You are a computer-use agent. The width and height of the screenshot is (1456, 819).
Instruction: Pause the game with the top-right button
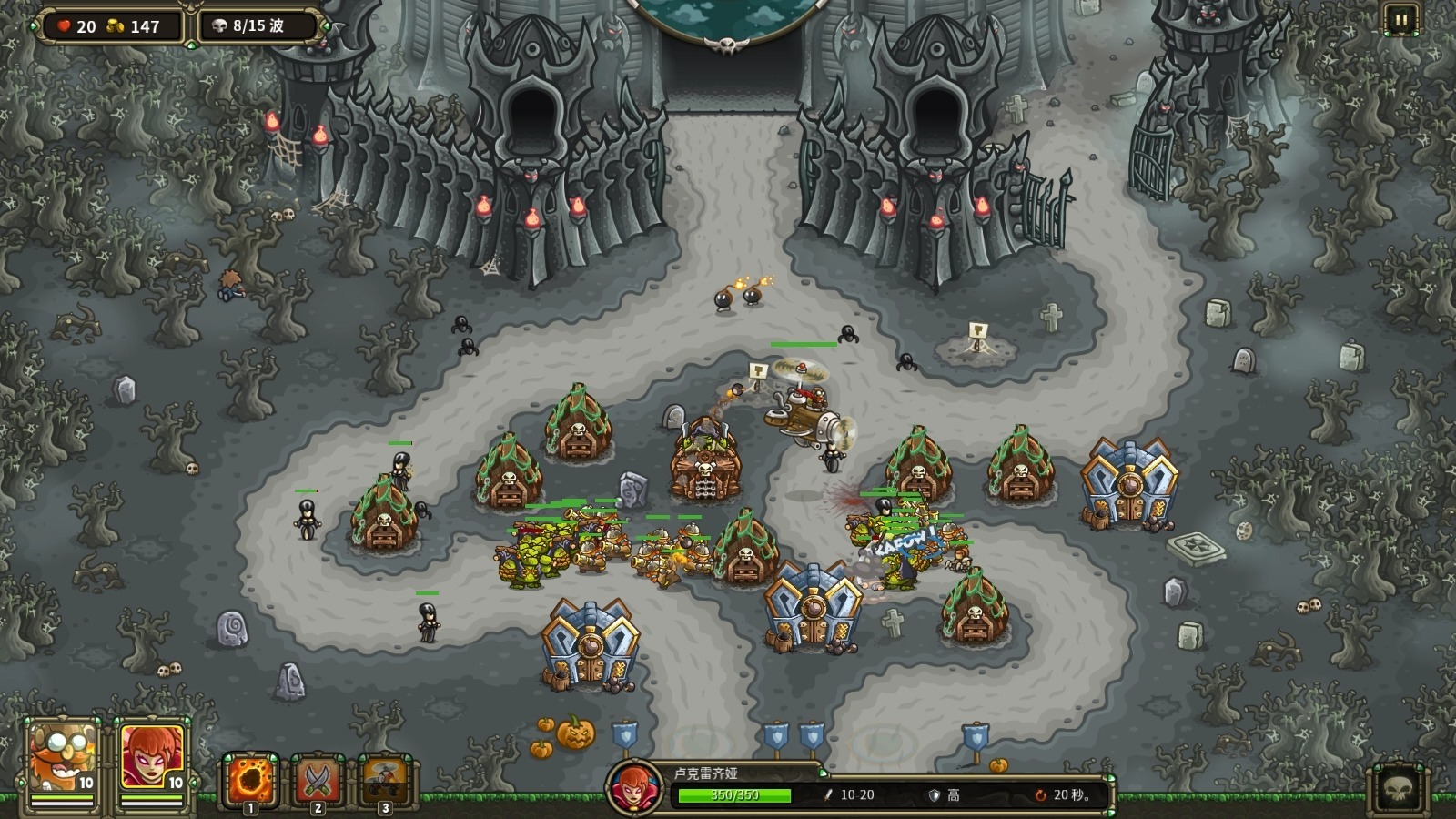click(x=1400, y=20)
